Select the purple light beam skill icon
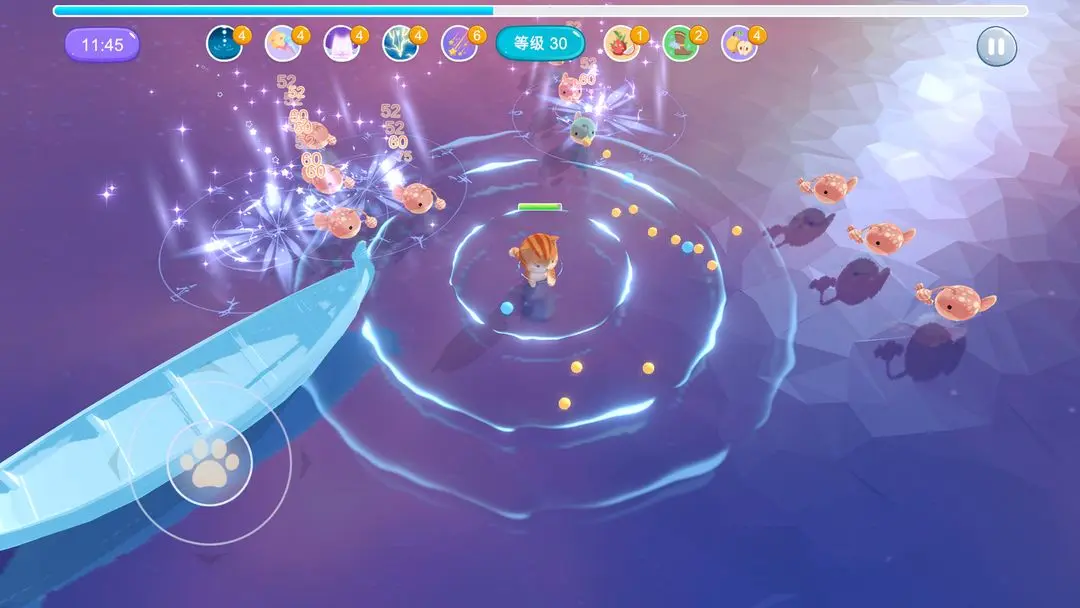Viewport: 1080px width, 608px height. [341, 44]
